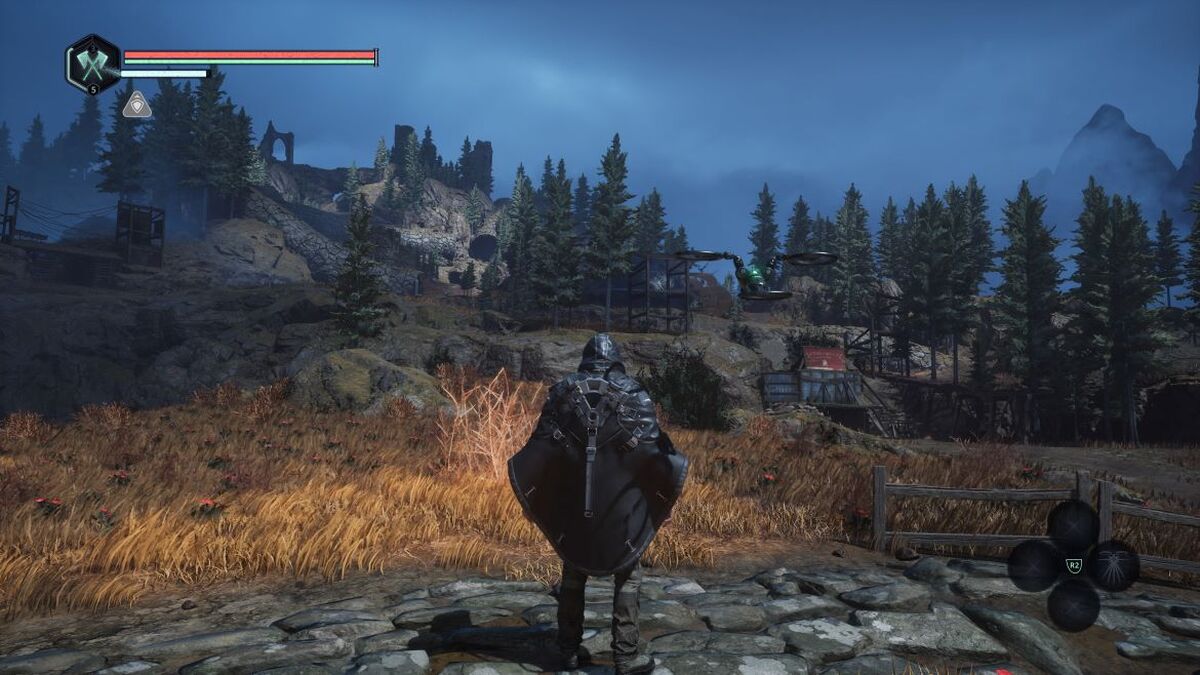Select the crossed axes weapon icon
Image resolution: width=1200 pixels, height=675 pixels.
coord(92,65)
